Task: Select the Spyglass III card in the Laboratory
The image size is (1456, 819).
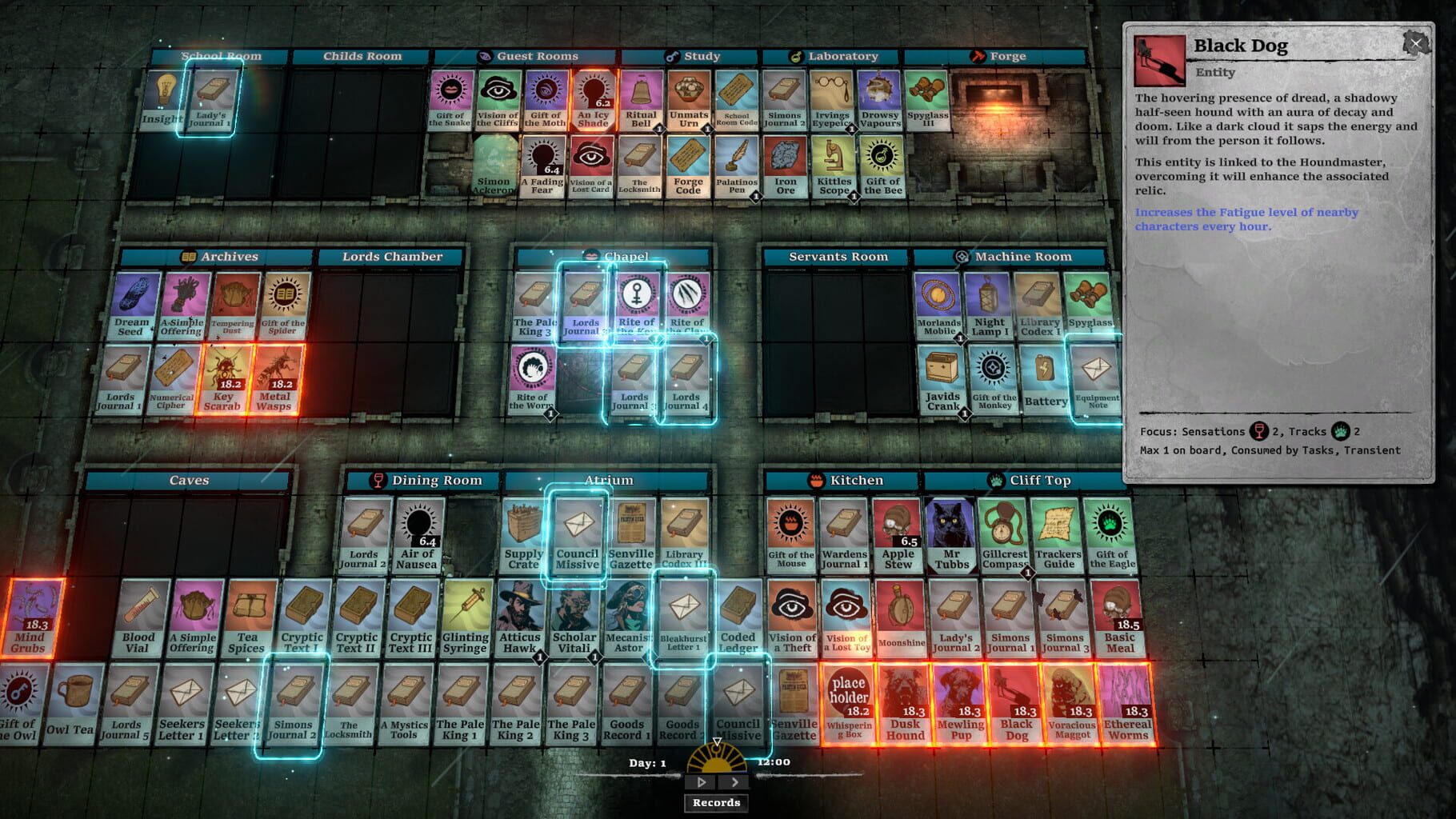Action: [928, 97]
